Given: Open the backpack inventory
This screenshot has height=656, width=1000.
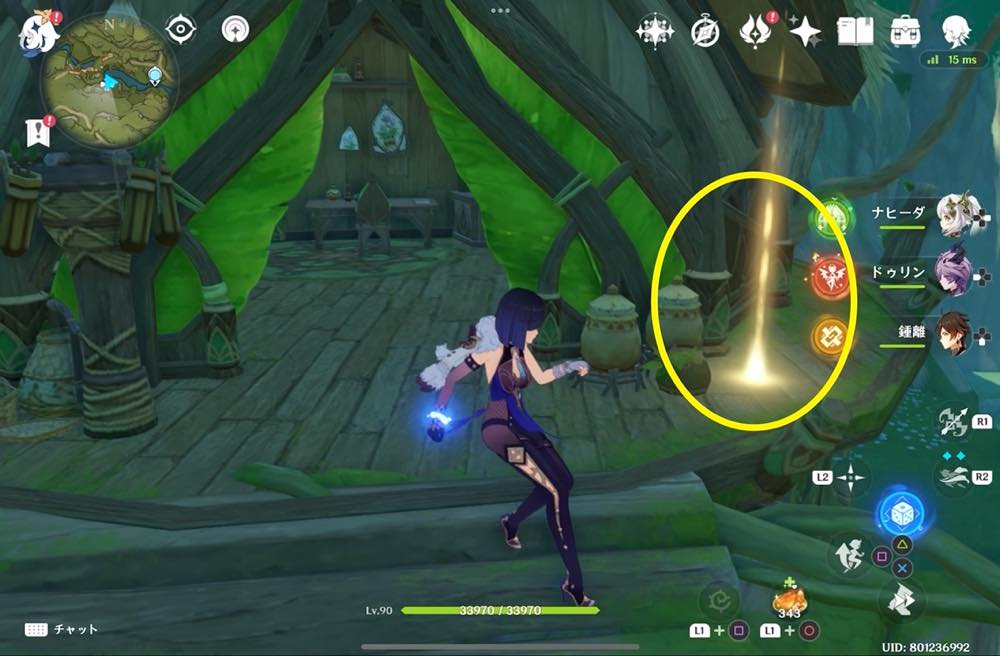Looking at the screenshot, I should coord(905,31).
